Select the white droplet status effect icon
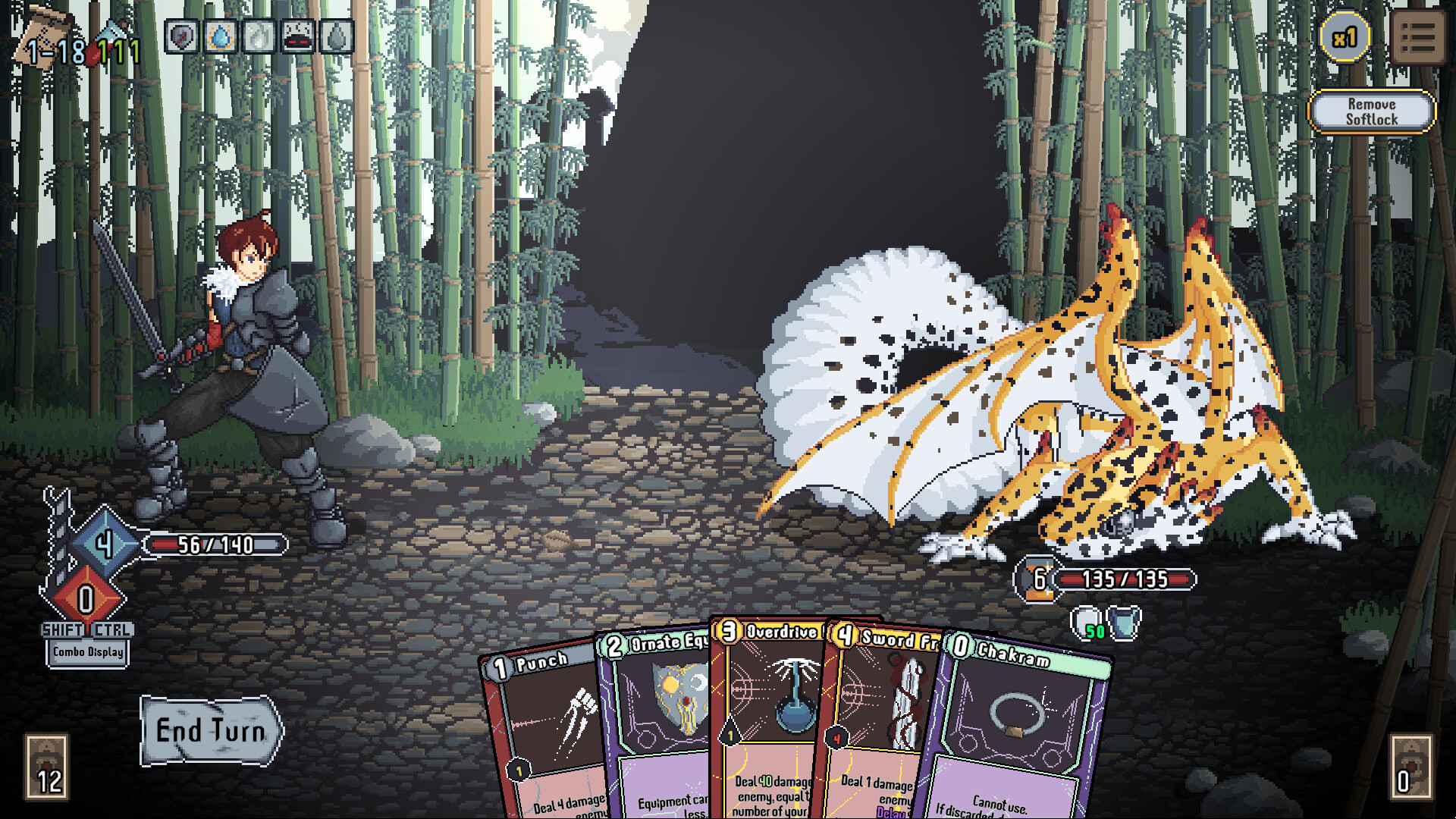This screenshot has height=819, width=1456. pyautogui.click(x=259, y=36)
